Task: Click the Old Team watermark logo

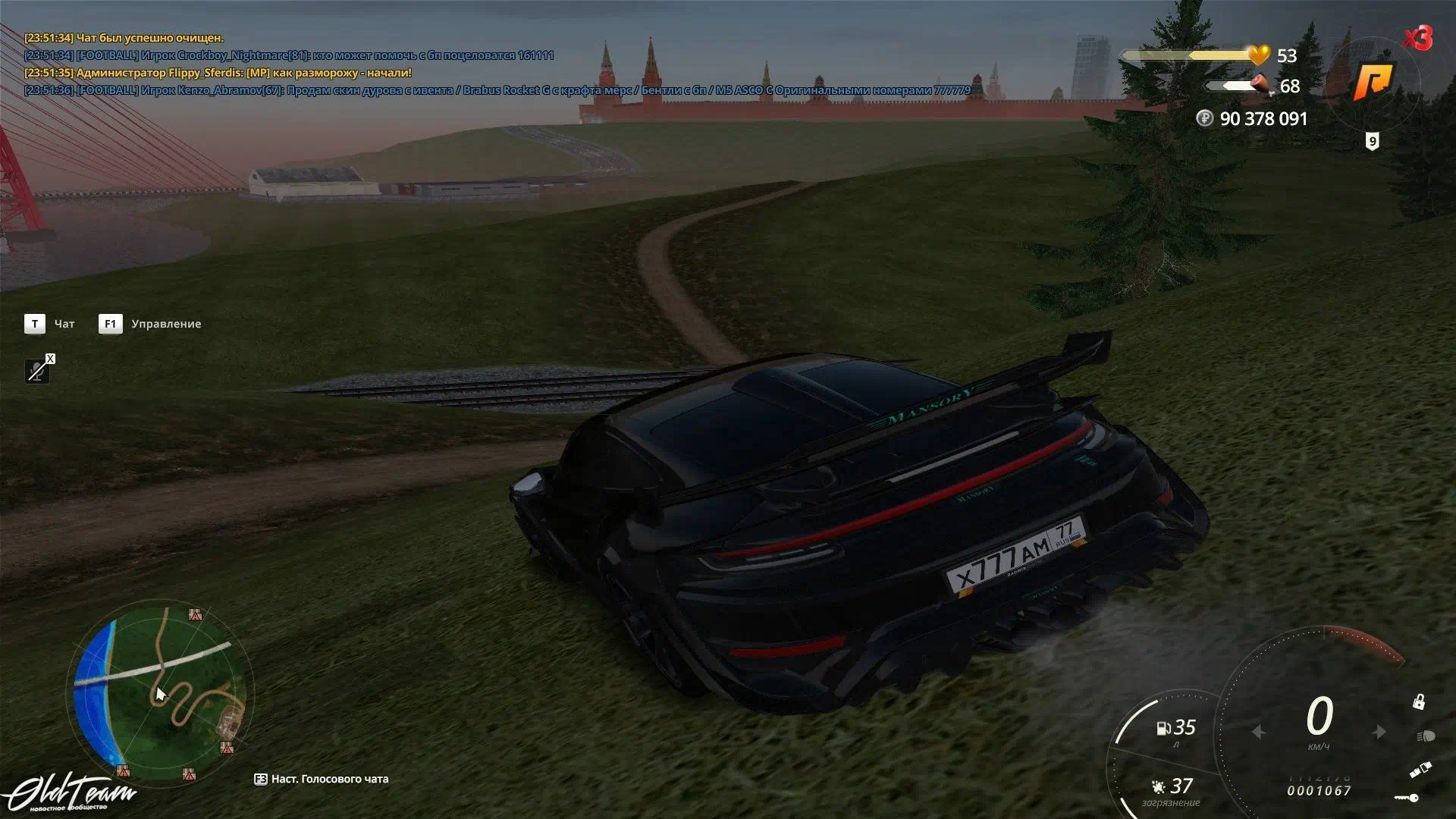Action: [x=70, y=793]
